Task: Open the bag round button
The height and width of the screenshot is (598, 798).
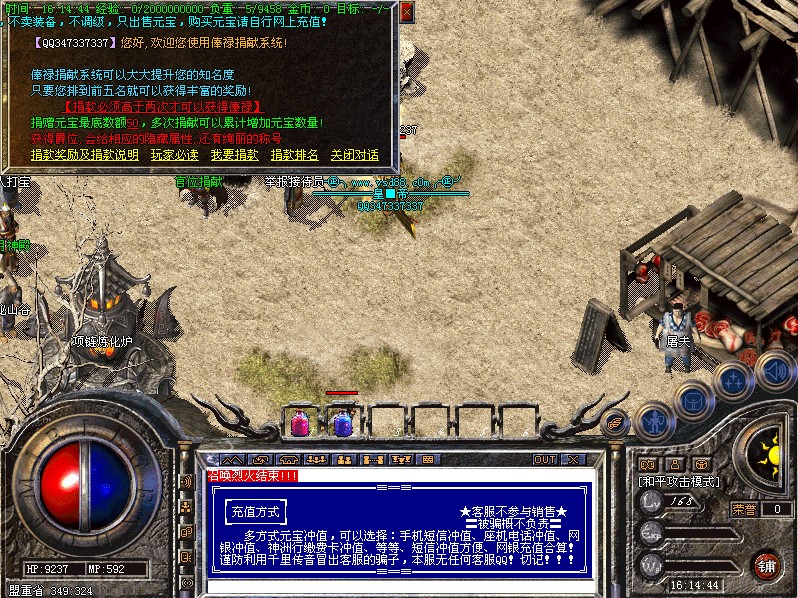Action: point(693,401)
